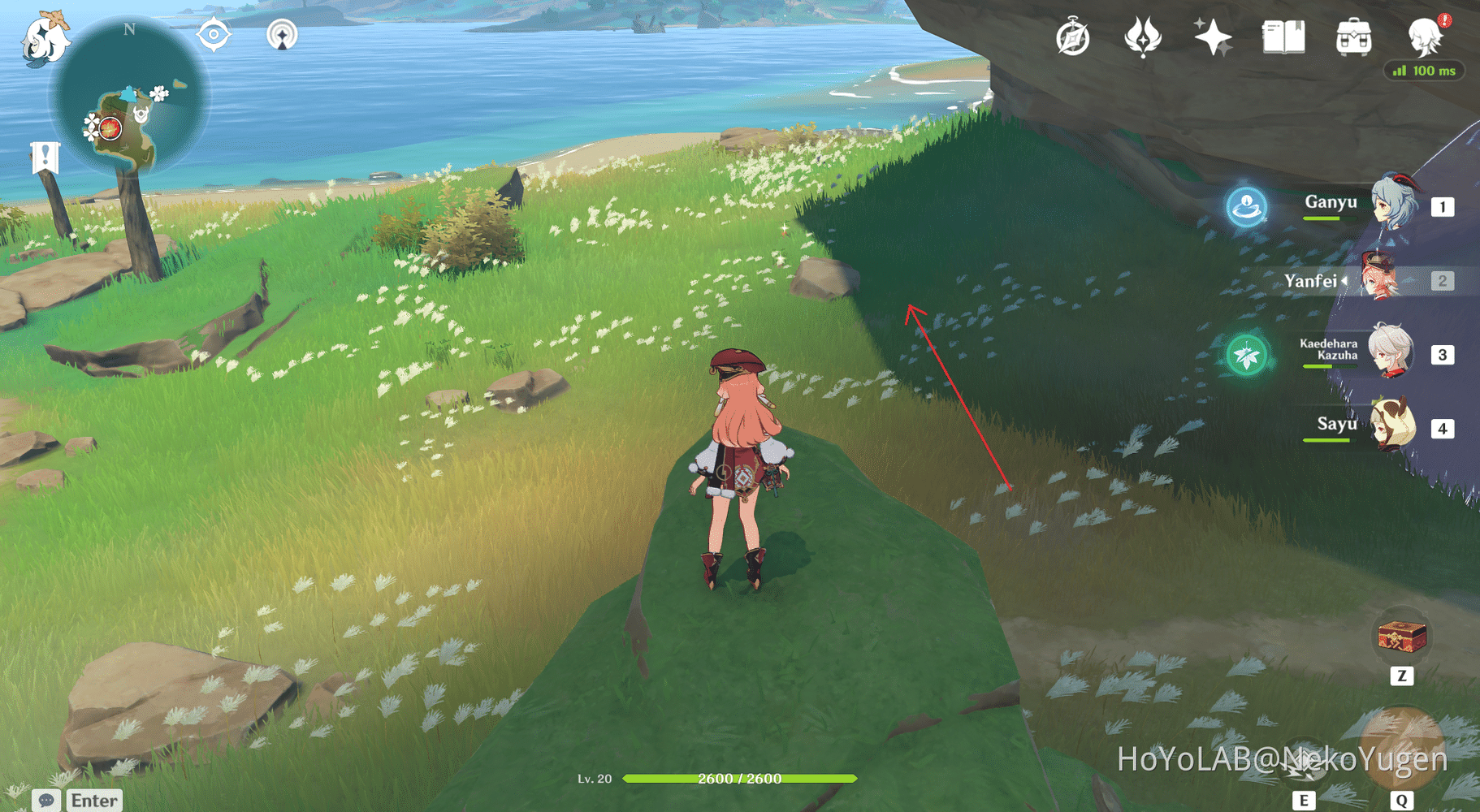Open the chat box

(78, 800)
